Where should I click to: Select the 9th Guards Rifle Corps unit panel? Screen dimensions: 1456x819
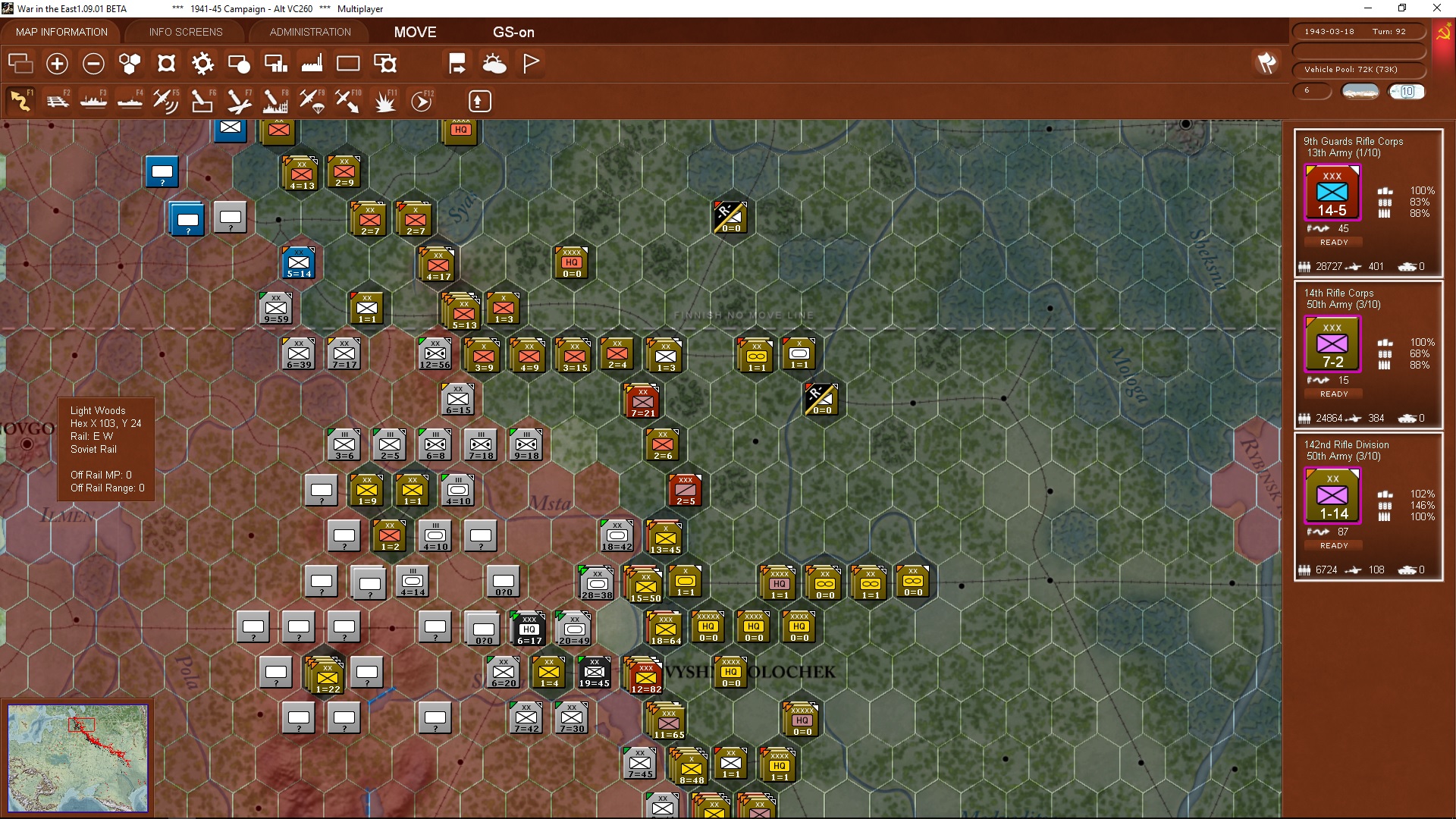point(1332,193)
